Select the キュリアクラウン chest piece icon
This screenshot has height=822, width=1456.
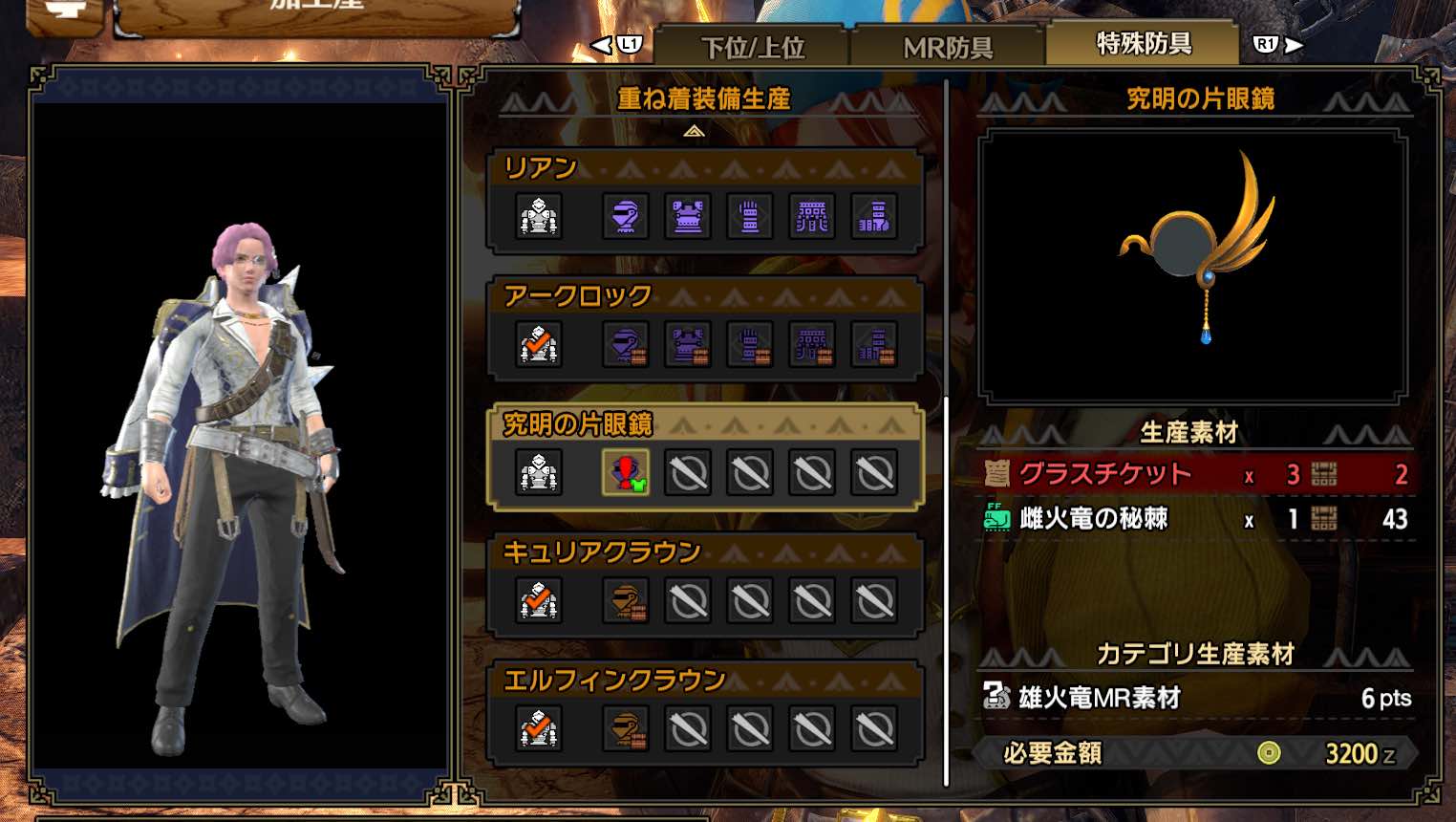[x=625, y=601]
